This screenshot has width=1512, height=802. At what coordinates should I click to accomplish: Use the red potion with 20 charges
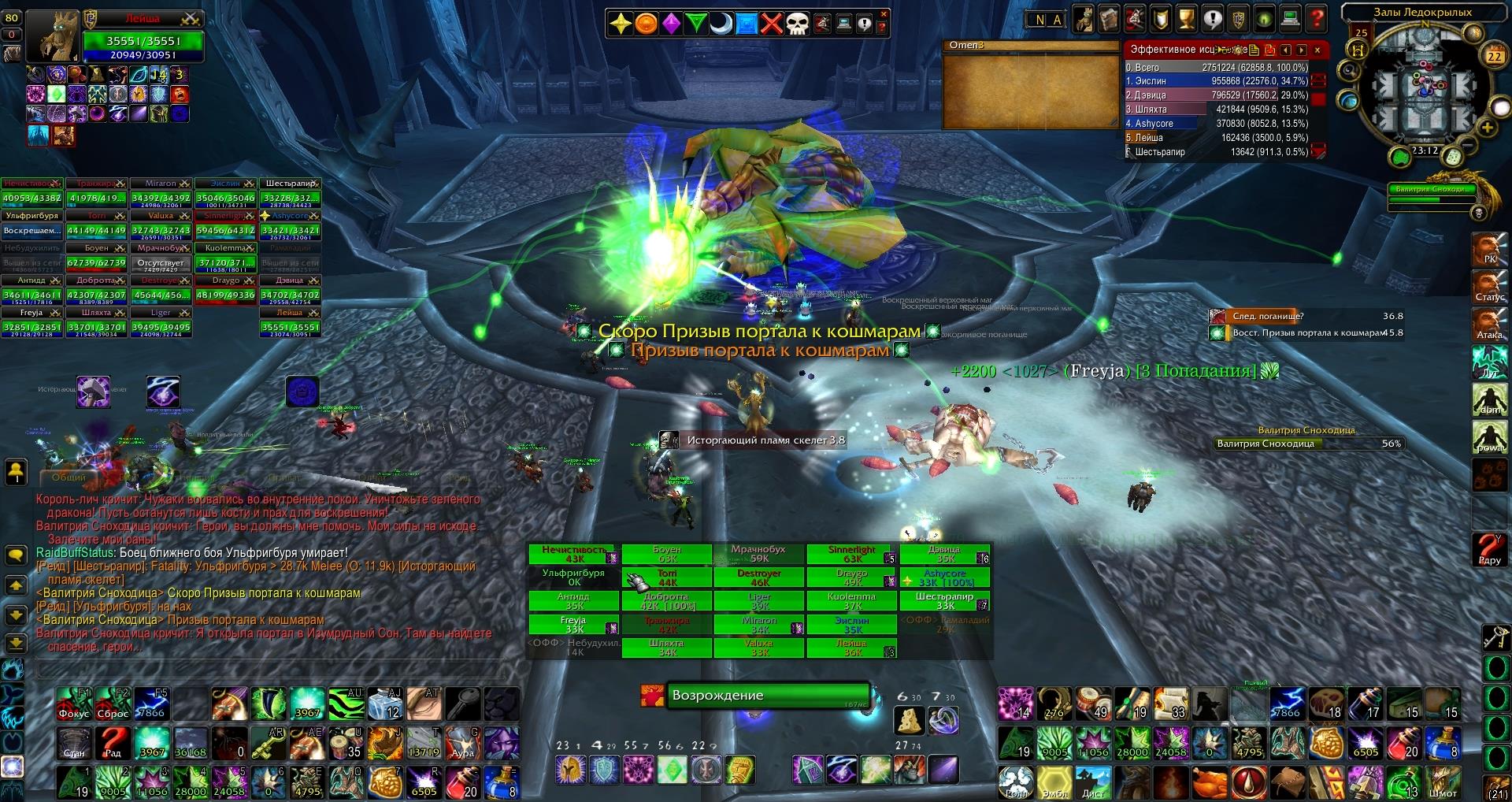point(463,782)
